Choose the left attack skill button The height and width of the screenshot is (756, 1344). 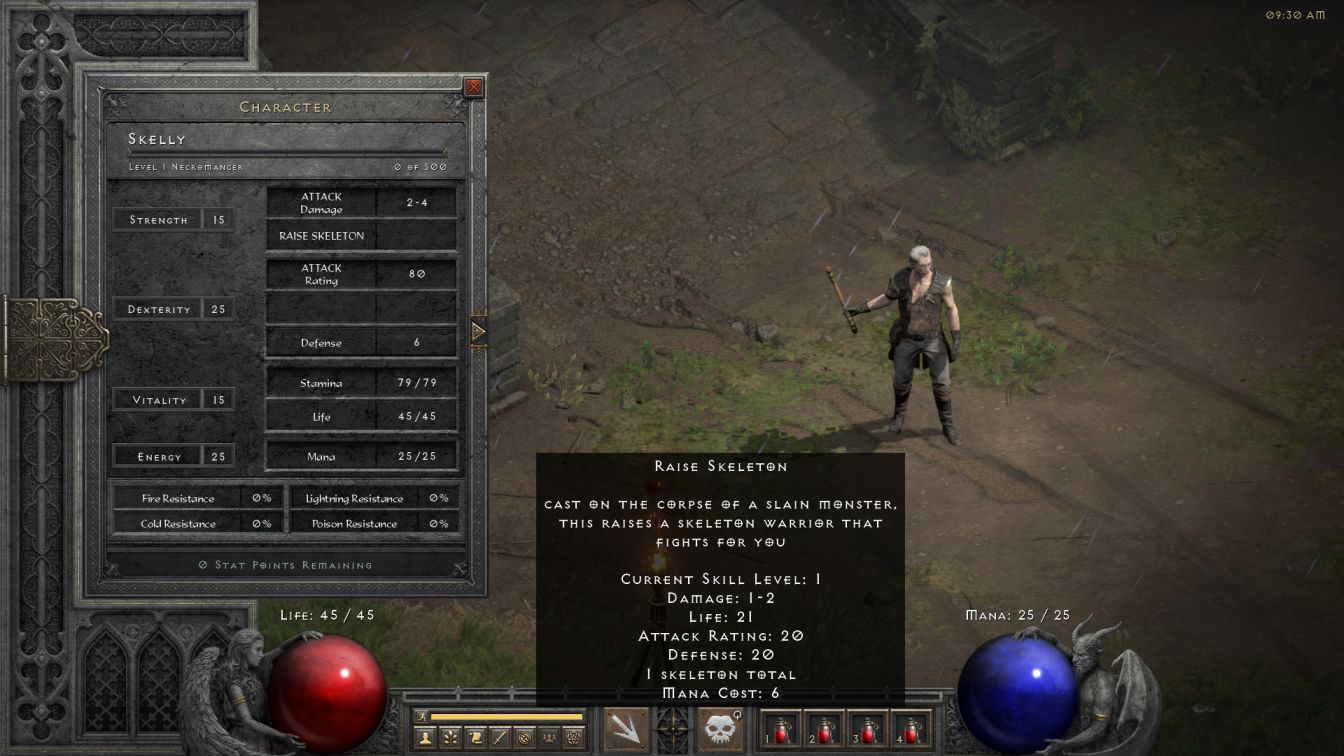coord(626,729)
